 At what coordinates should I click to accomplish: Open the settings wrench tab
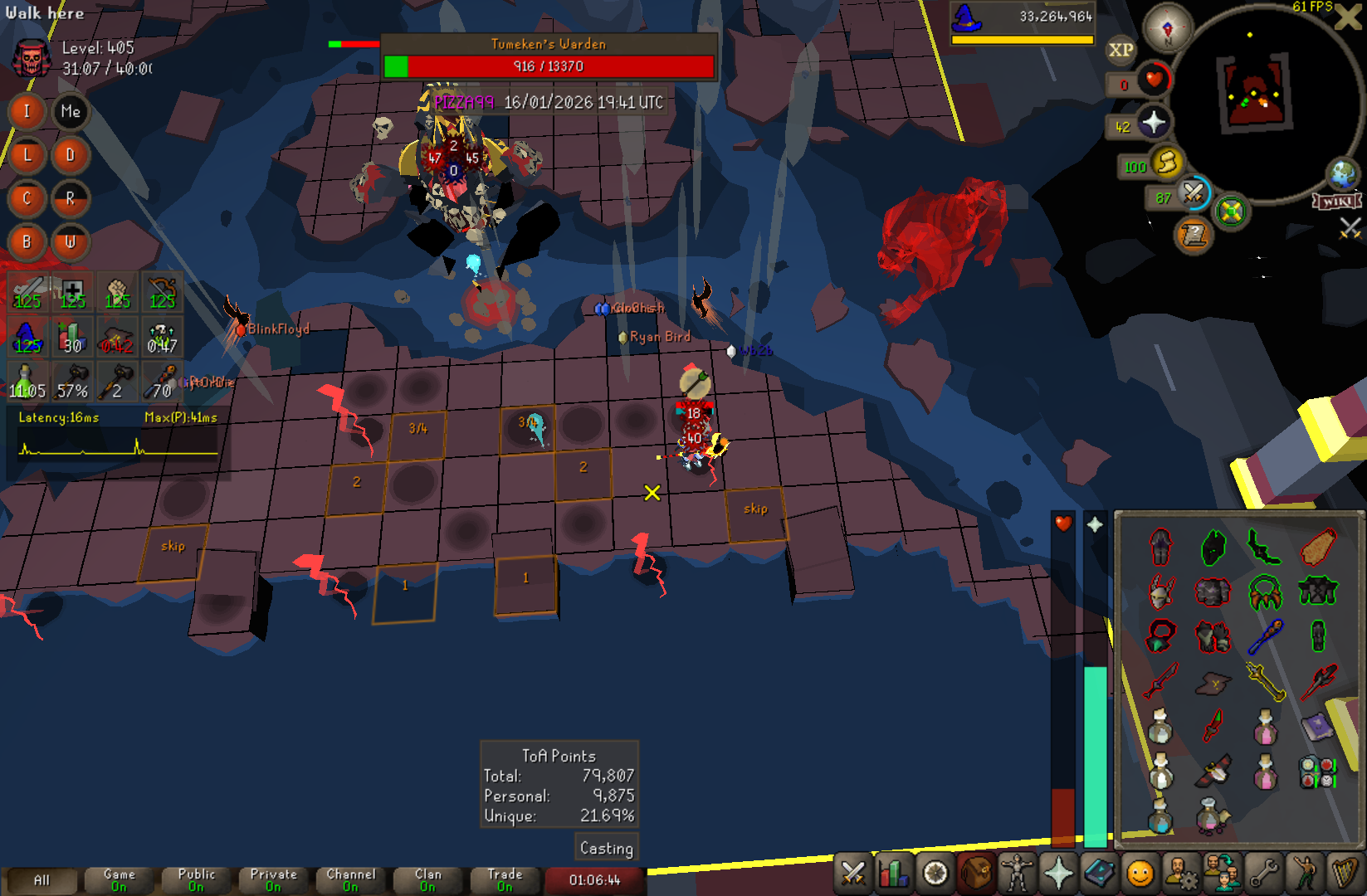pos(1263,874)
